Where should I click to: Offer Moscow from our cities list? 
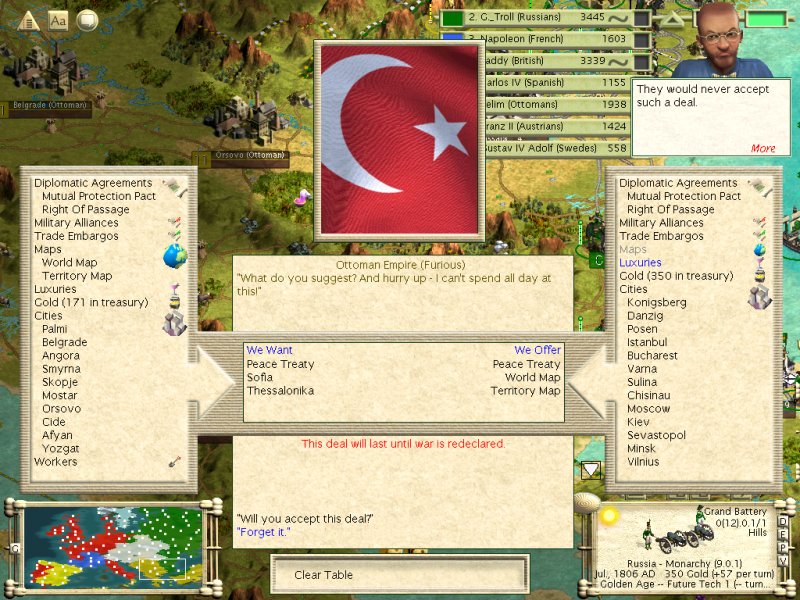click(x=648, y=408)
